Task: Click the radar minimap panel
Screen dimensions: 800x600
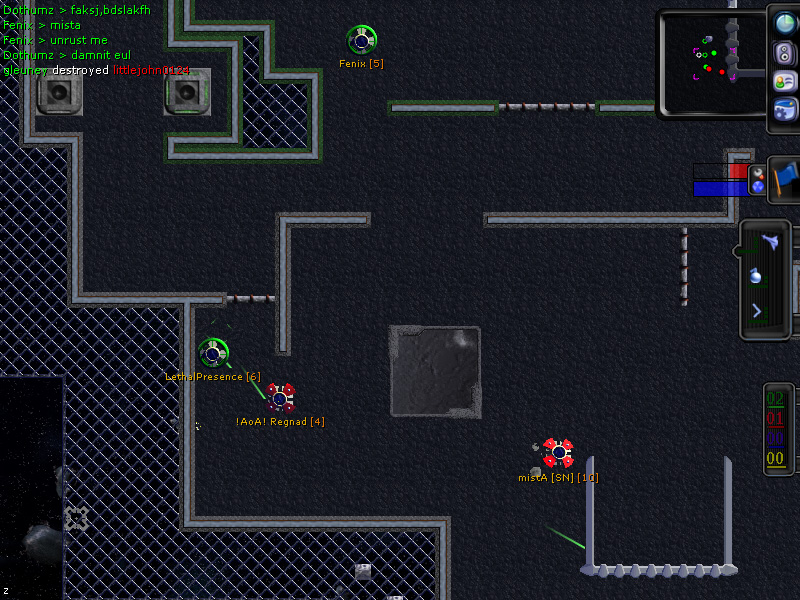Action: tap(711, 62)
